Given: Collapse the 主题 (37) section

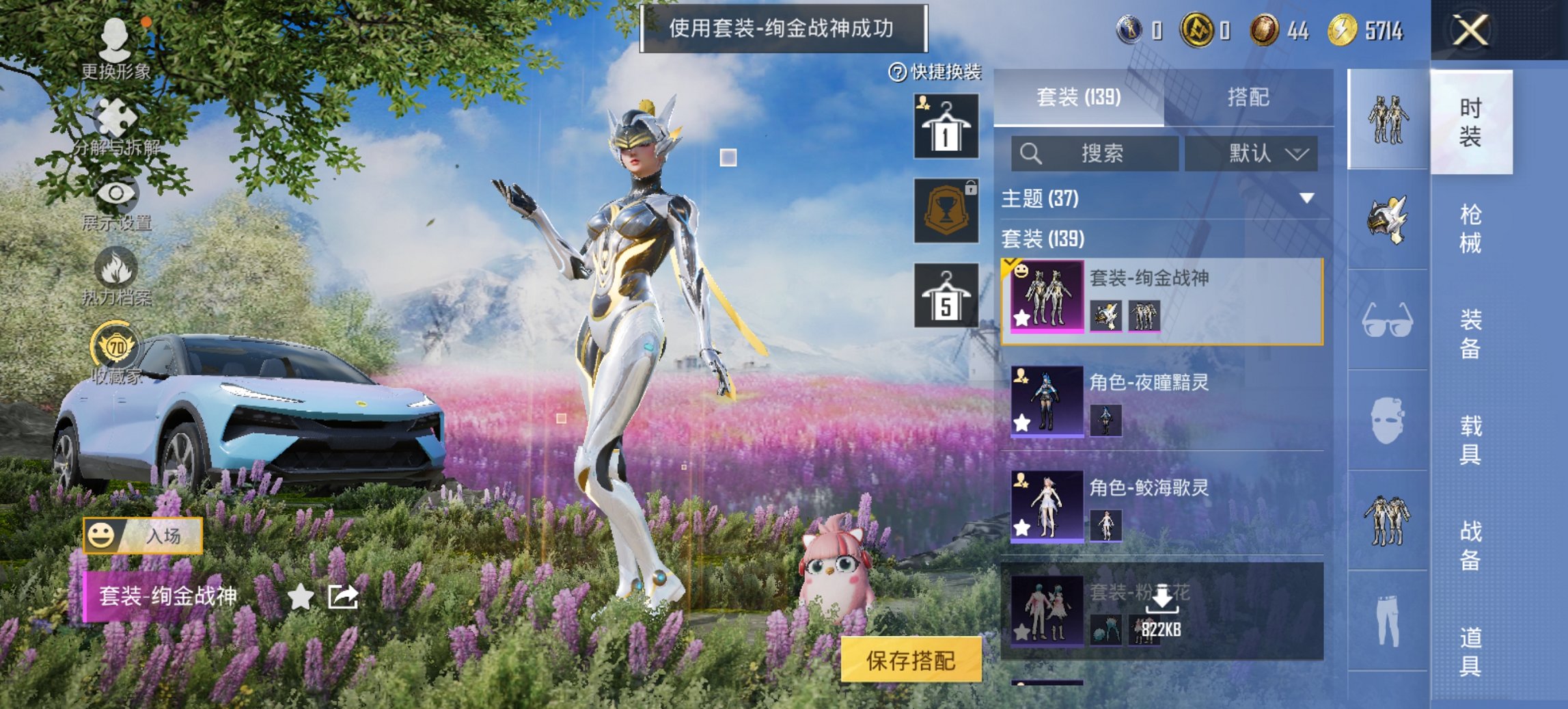Looking at the screenshot, I should click(1307, 199).
